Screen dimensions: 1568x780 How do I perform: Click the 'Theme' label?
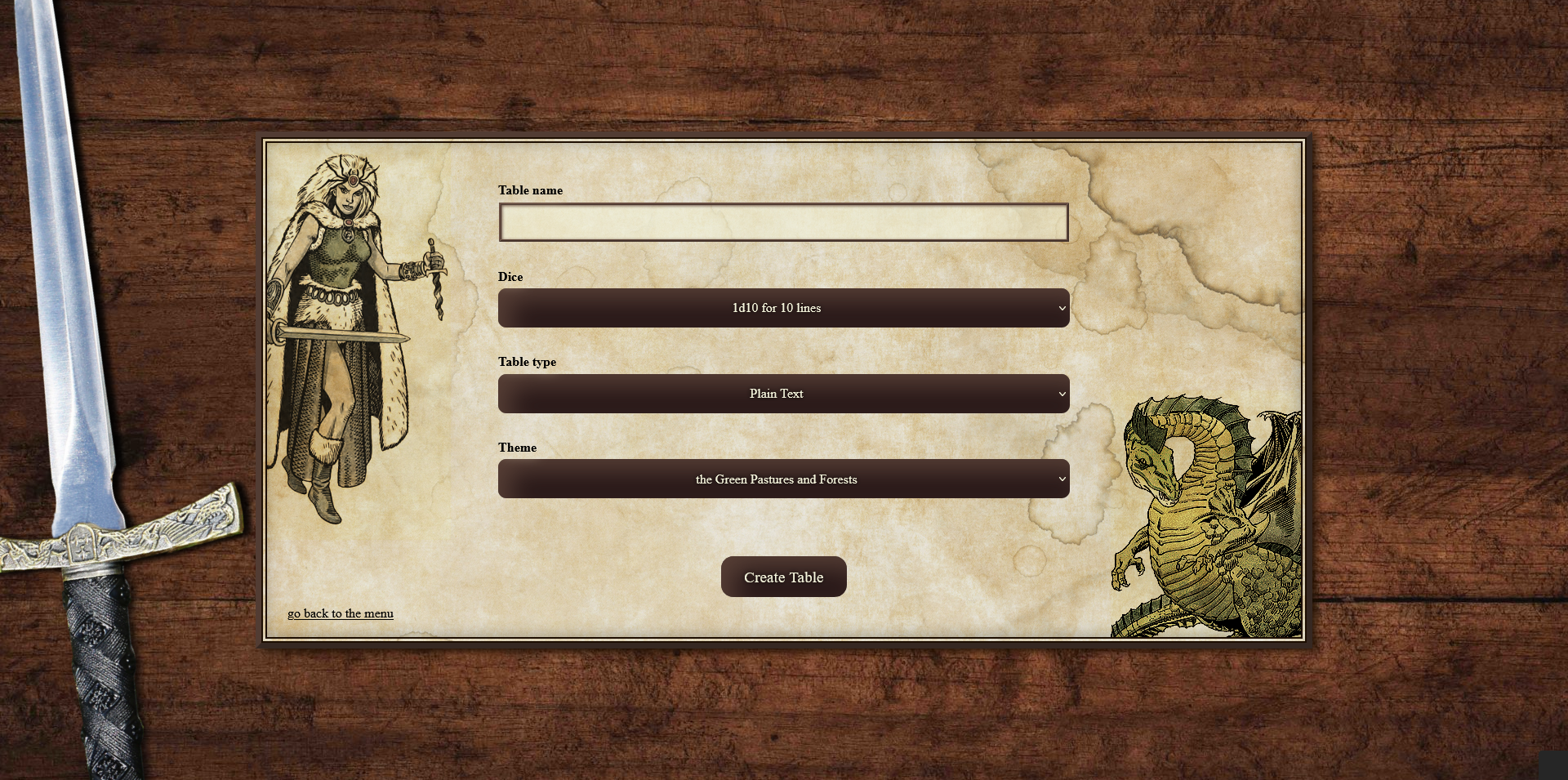(518, 448)
